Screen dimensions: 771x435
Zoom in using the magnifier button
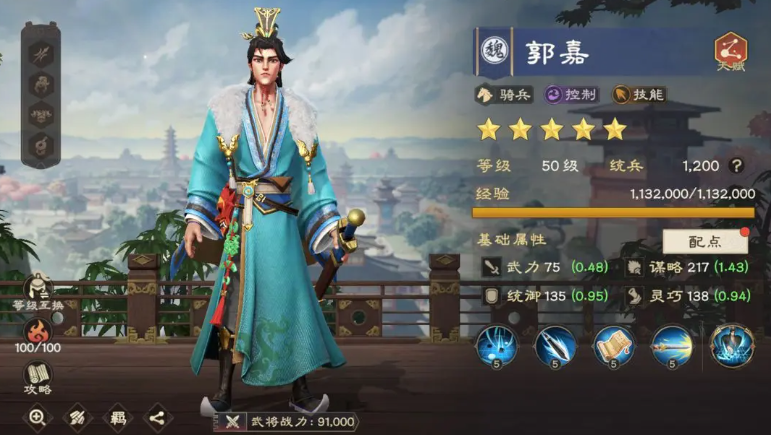pyautogui.click(x=37, y=418)
